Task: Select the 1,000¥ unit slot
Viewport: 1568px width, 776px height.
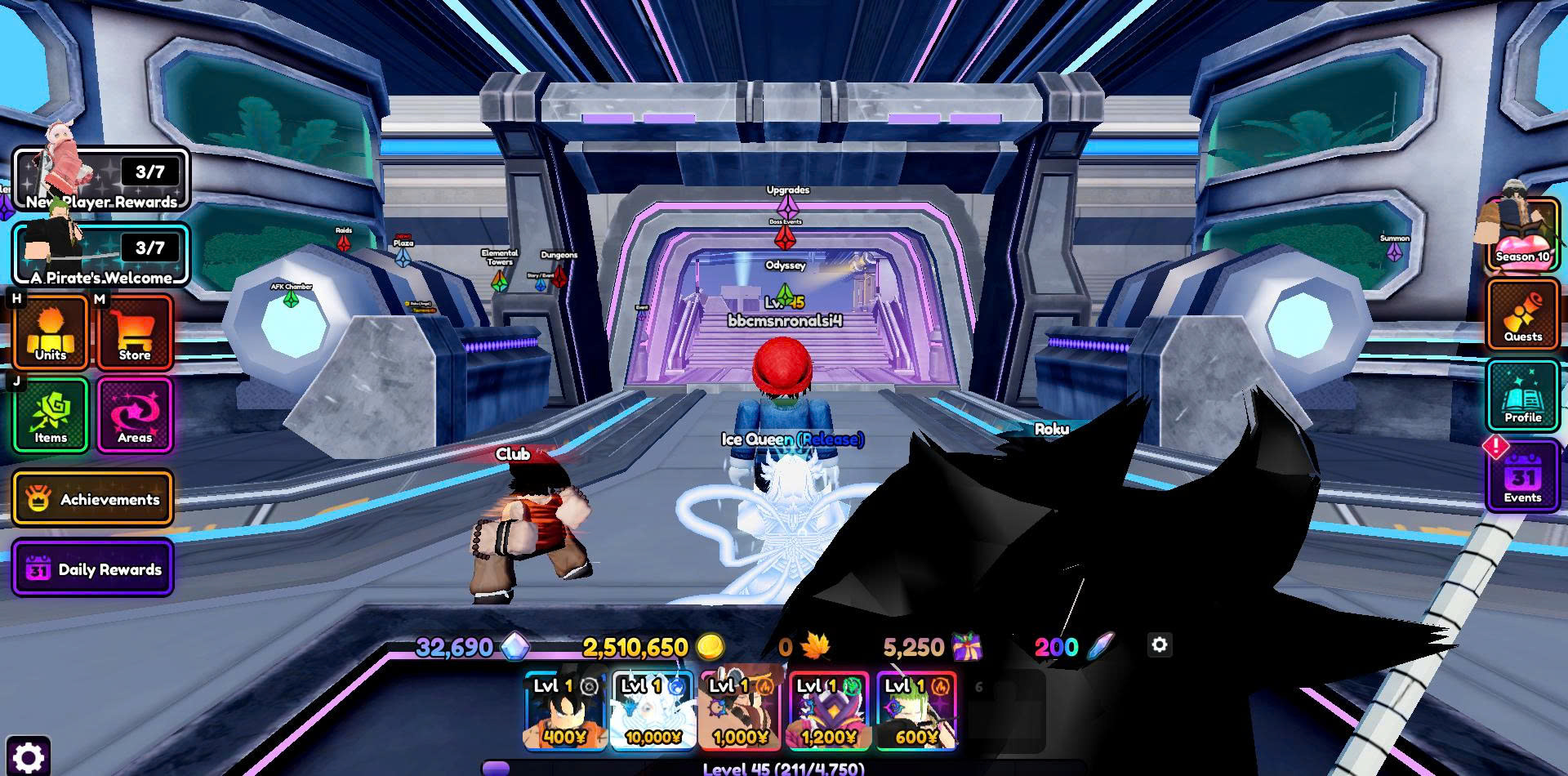Action: (x=742, y=711)
